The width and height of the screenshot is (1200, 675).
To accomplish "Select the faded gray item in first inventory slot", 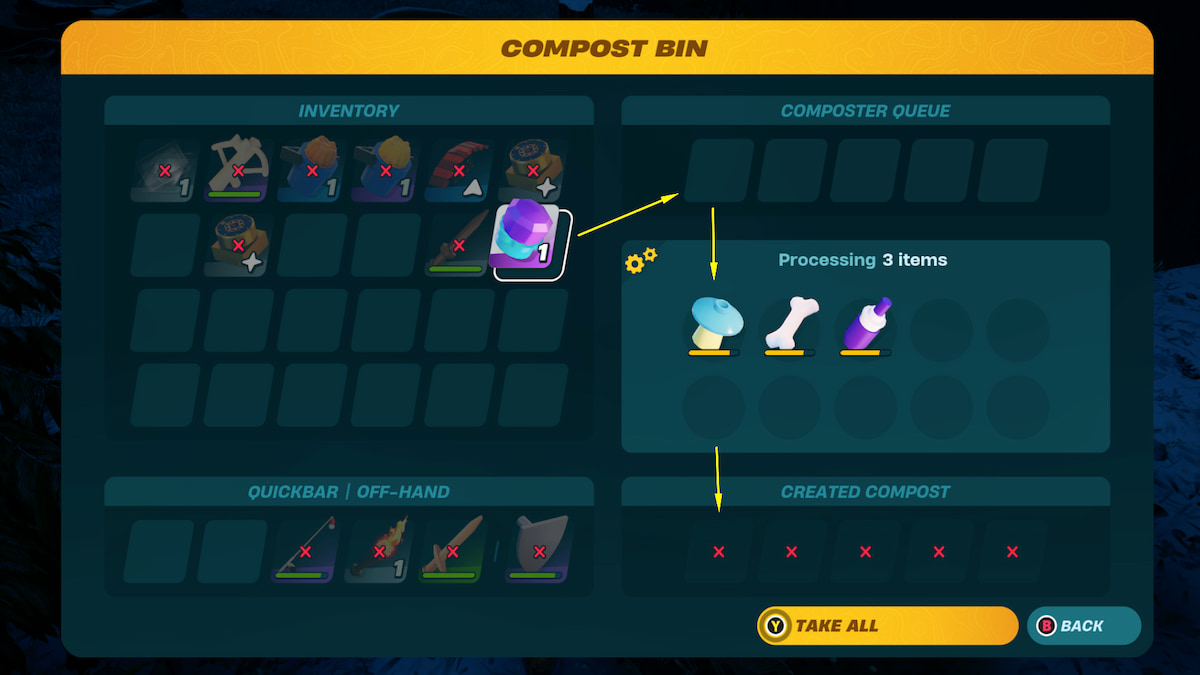I will [166, 170].
